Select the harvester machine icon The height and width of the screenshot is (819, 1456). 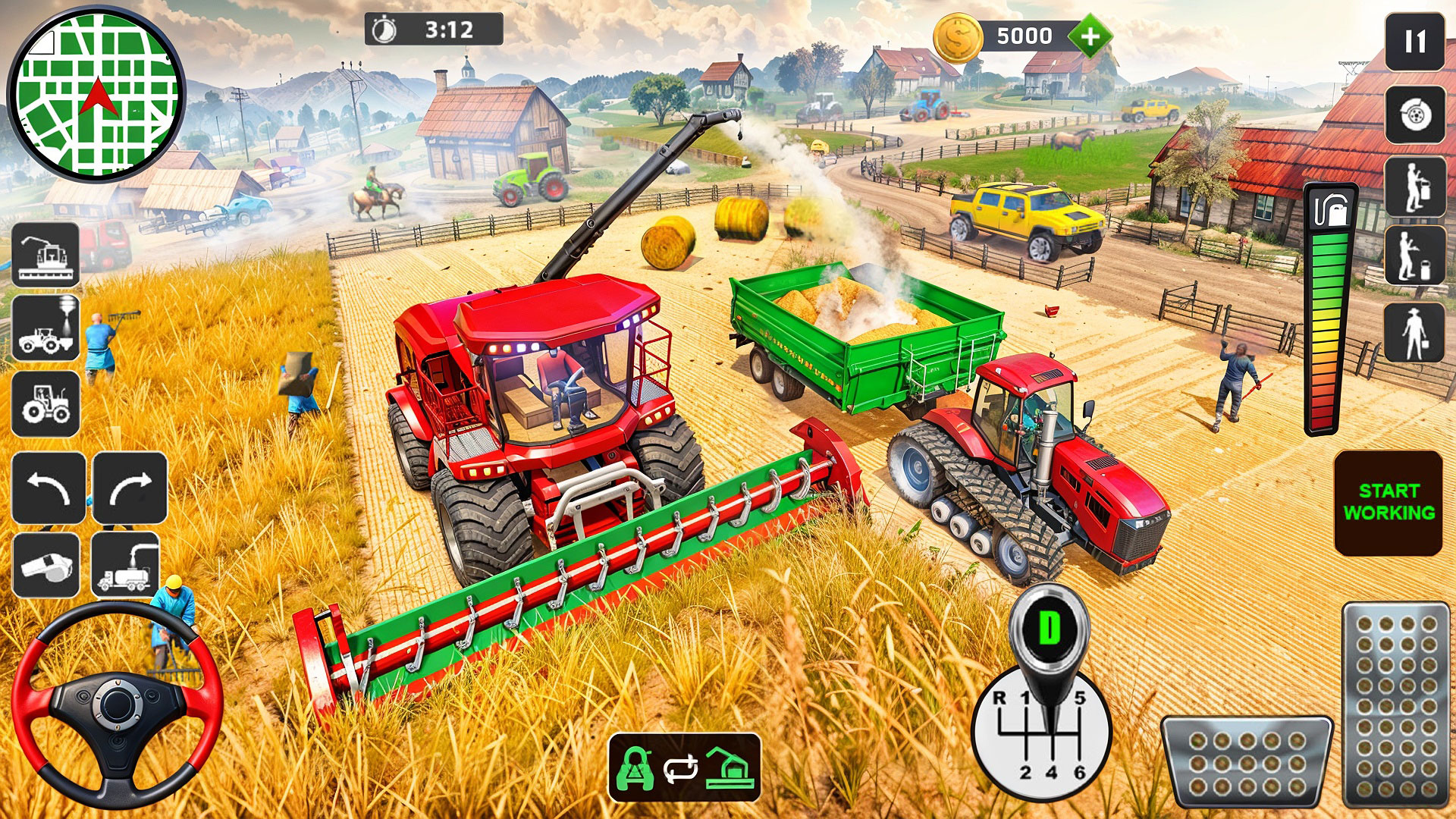tap(45, 254)
